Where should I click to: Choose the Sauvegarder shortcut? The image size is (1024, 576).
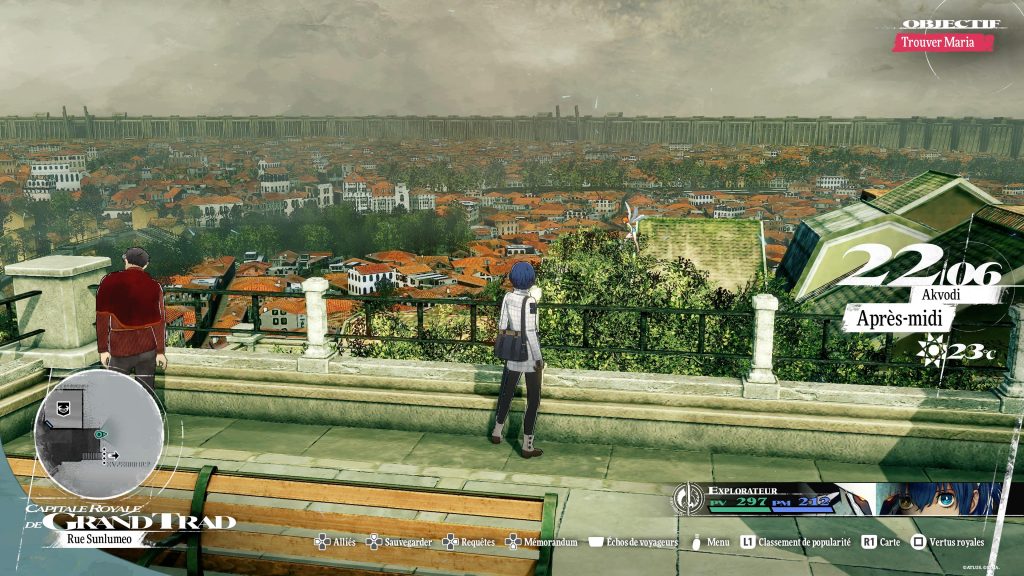point(399,542)
